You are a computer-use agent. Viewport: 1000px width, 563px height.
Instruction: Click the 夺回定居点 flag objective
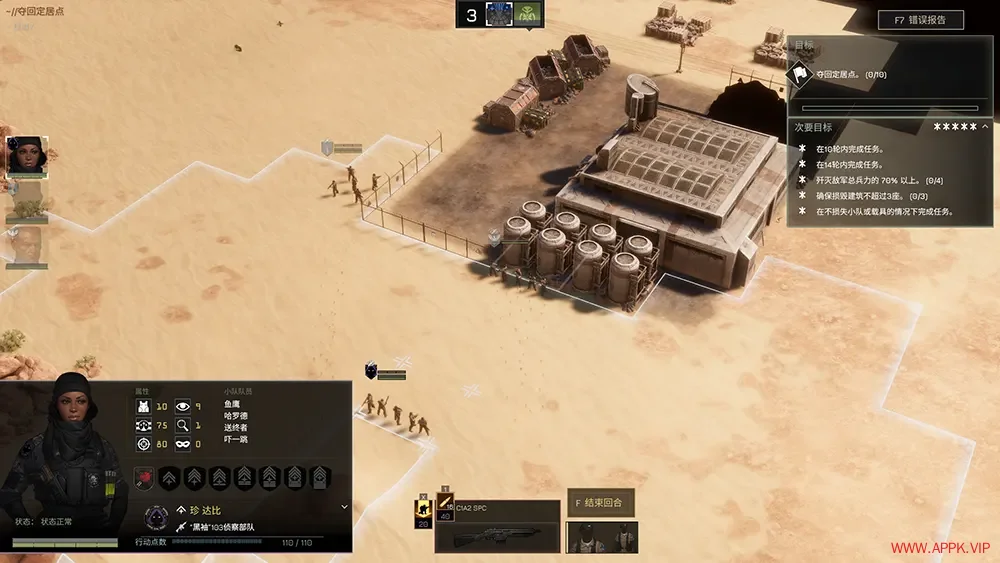pyautogui.click(x=800, y=74)
